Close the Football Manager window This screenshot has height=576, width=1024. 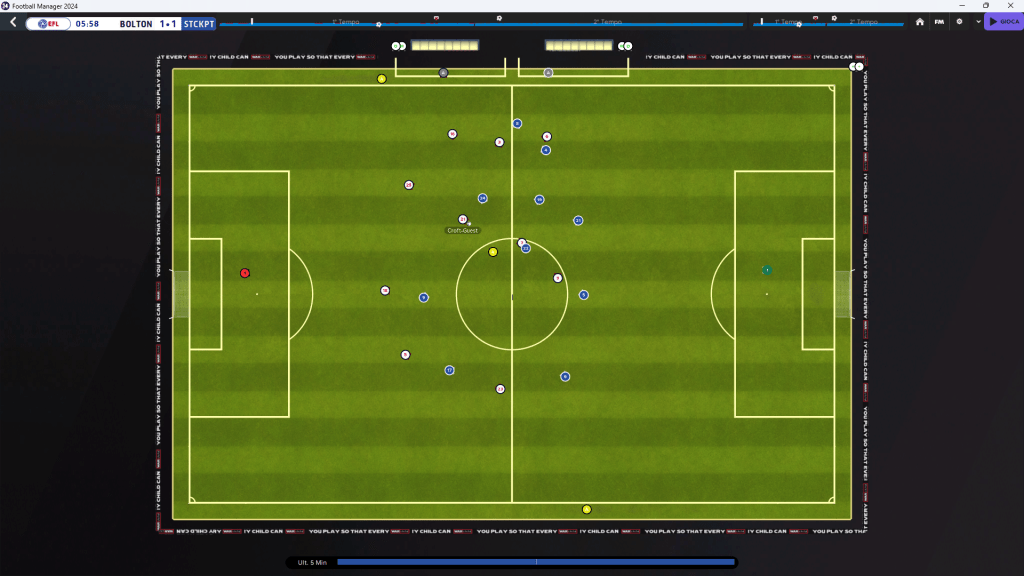pyautogui.click(x=1009, y=5)
